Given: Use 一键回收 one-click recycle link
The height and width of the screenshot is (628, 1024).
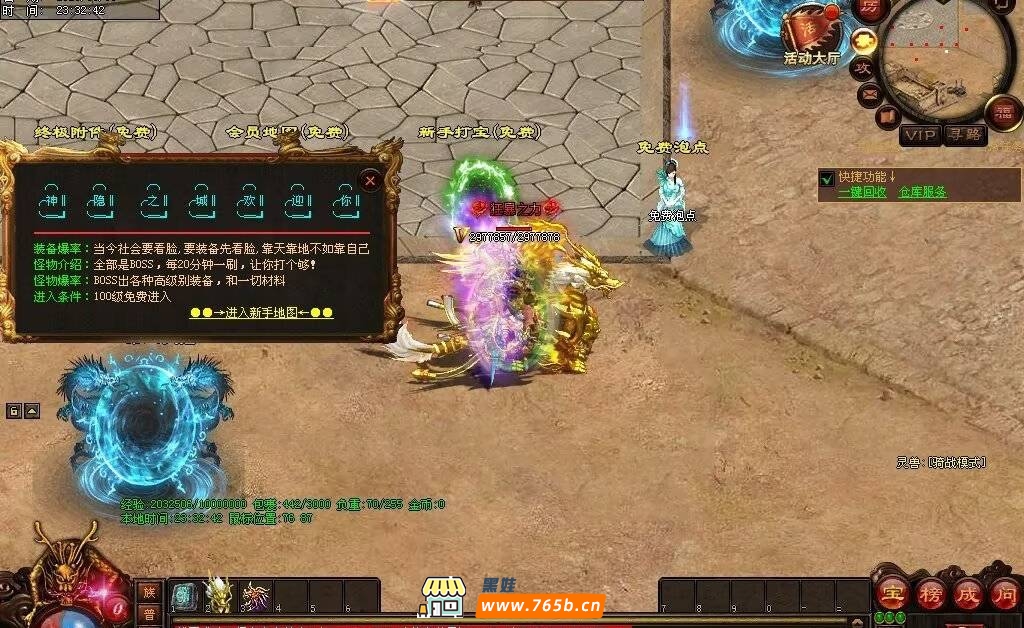Looking at the screenshot, I should point(862,192).
